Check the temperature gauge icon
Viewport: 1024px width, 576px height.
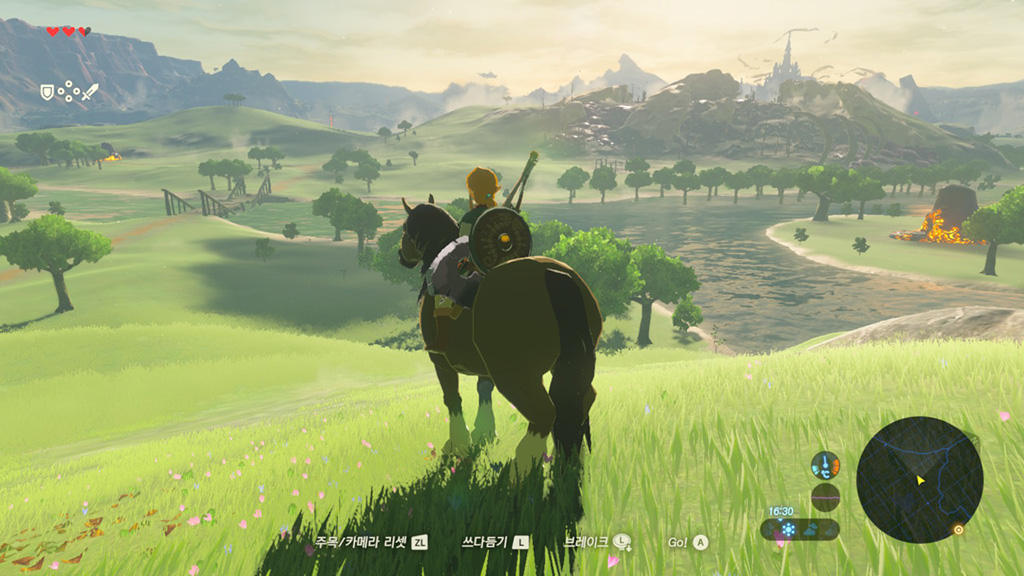click(825, 465)
